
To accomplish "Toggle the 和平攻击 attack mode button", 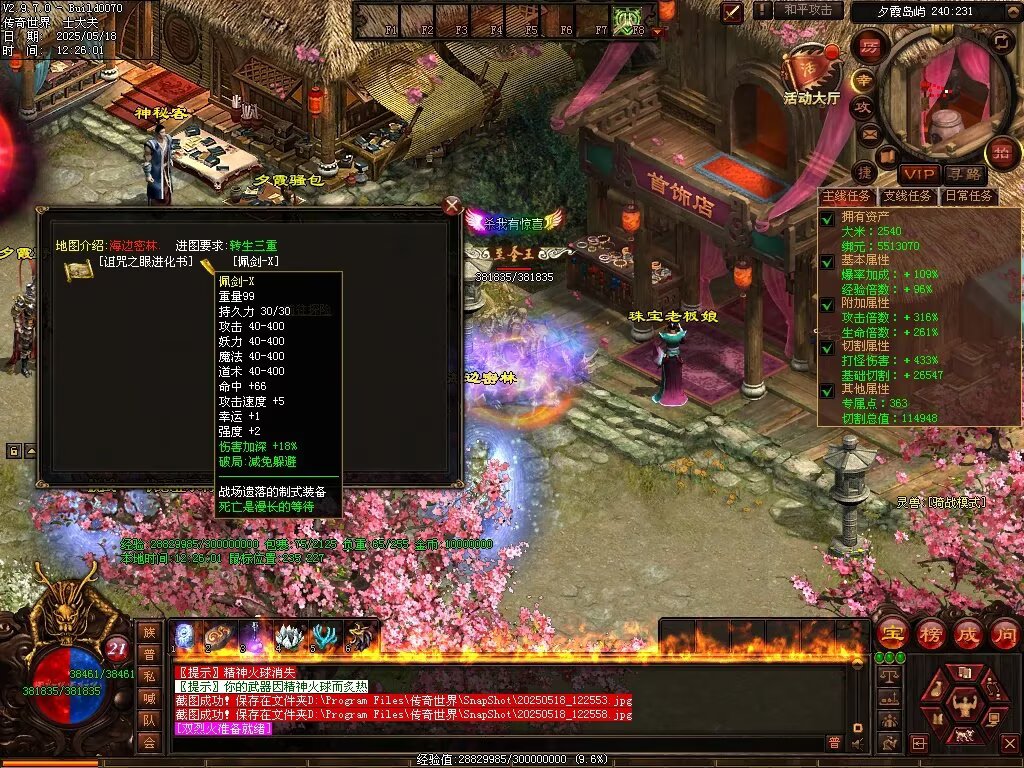I will coord(808,10).
